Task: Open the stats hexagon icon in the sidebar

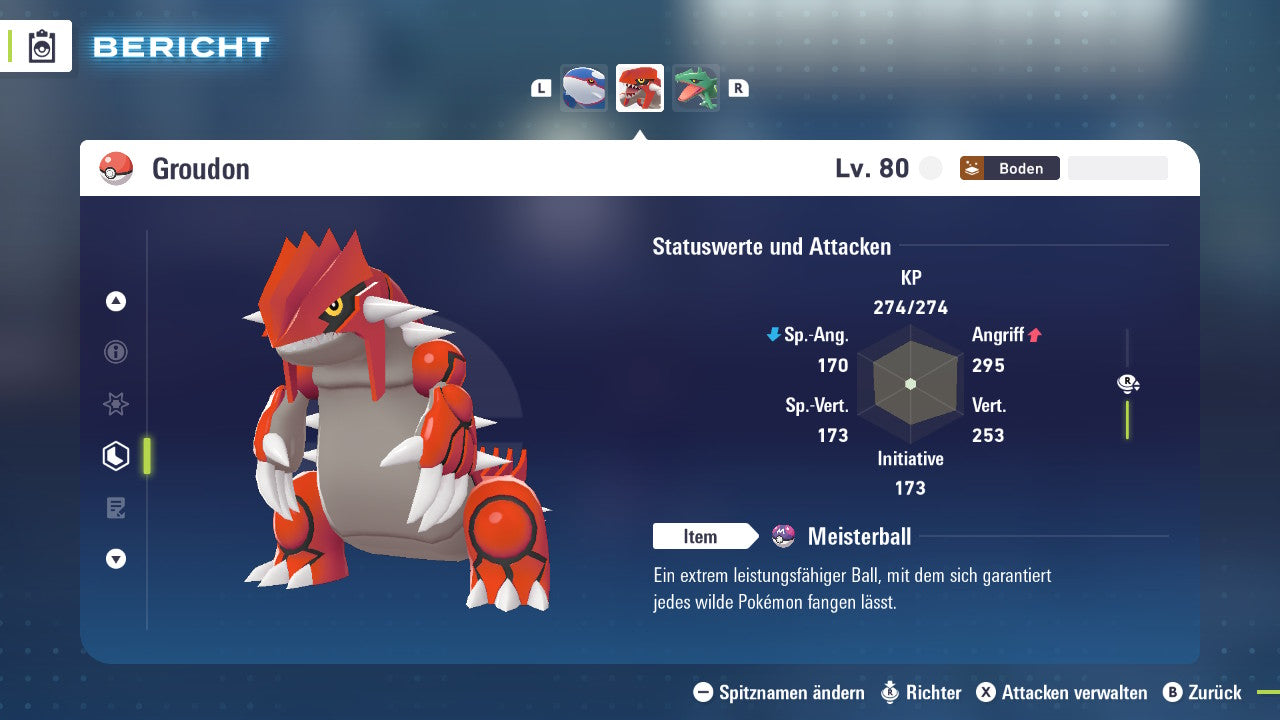Action: tap(115, 456)
